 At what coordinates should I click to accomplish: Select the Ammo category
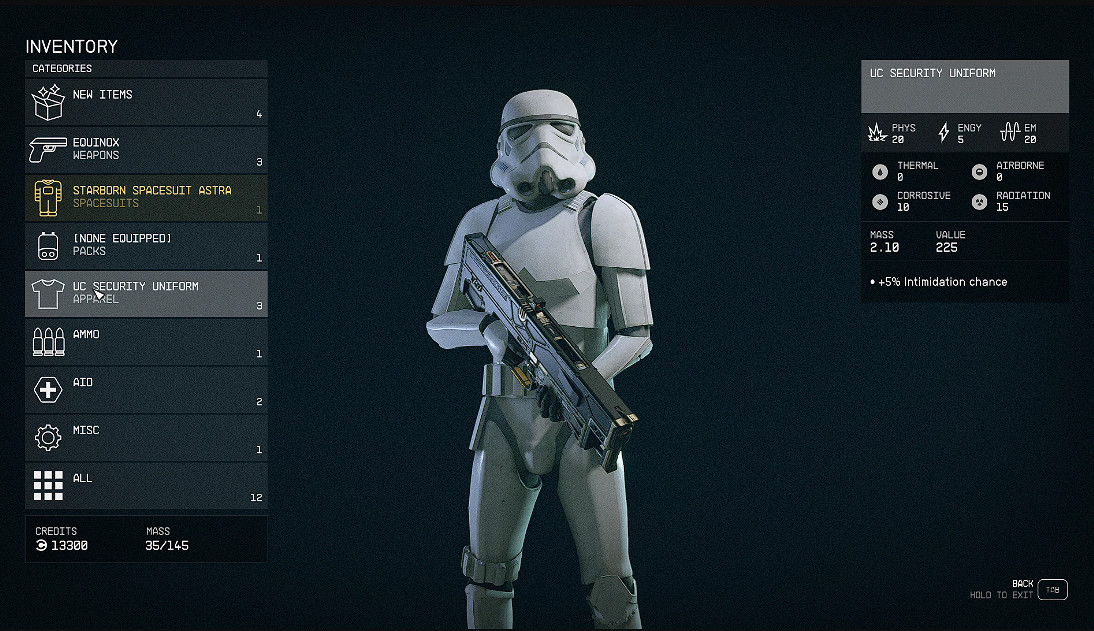pyautogui.click(x=146, y=342)
